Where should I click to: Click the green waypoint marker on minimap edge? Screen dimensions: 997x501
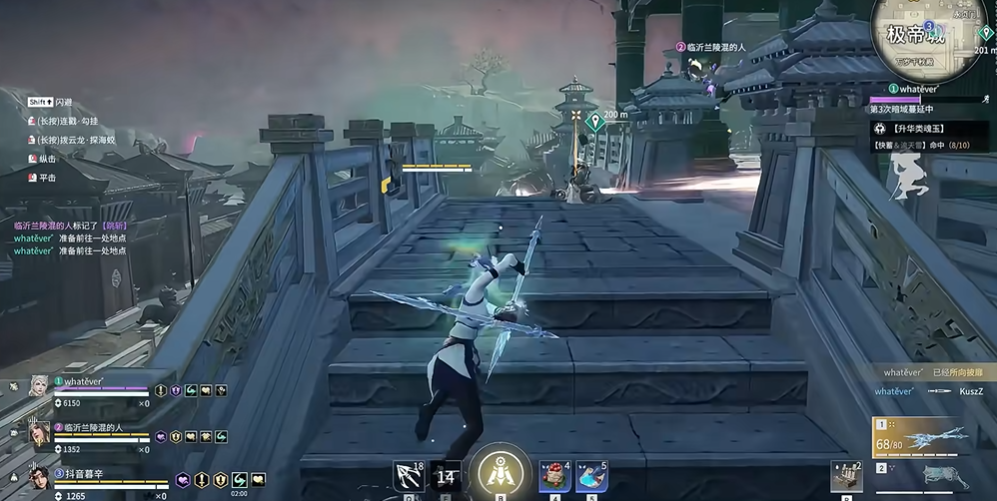[x=987, y=34]
